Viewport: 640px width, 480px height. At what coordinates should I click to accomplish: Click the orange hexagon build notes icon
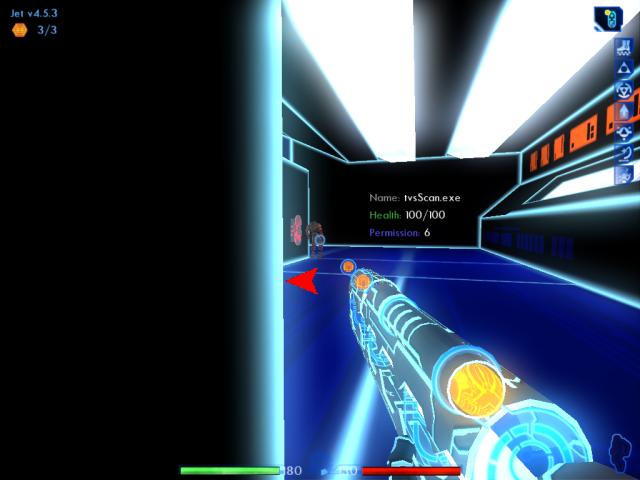[x=19, y=30]
